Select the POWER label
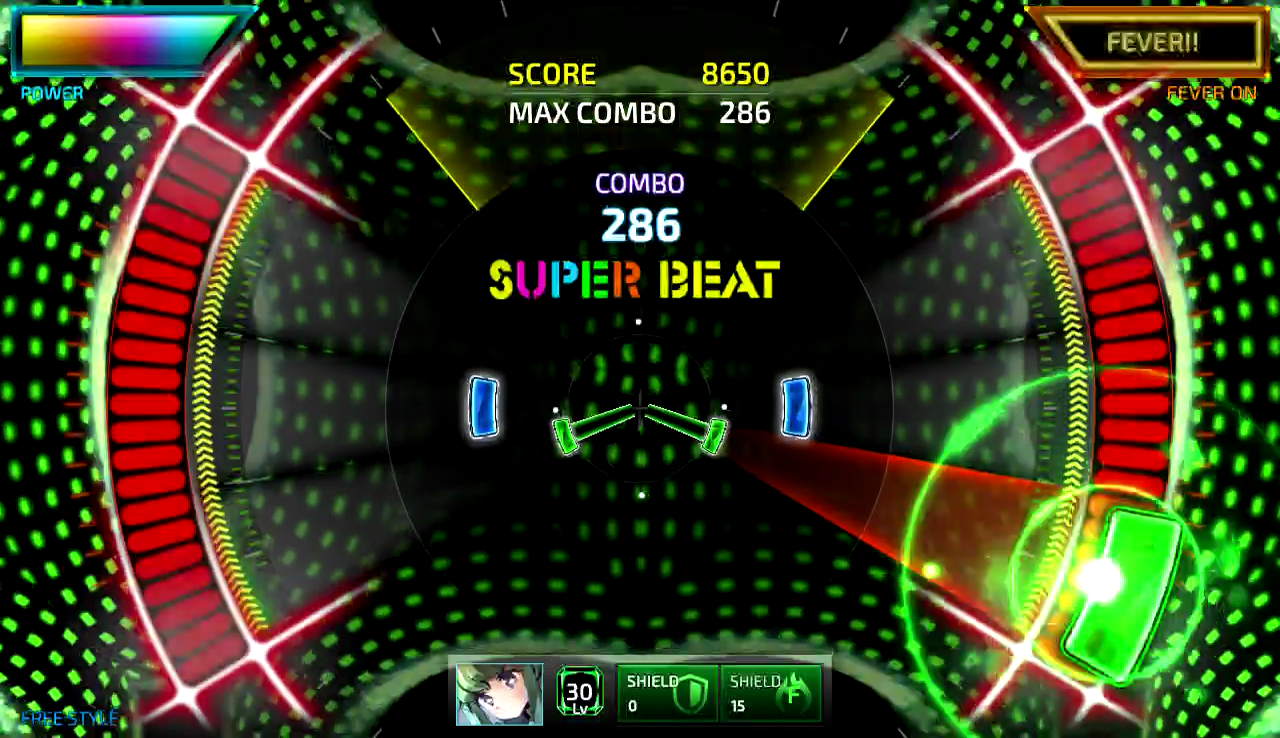The width and height of the screenshot is (1280, 738). [x=50, y=93]
